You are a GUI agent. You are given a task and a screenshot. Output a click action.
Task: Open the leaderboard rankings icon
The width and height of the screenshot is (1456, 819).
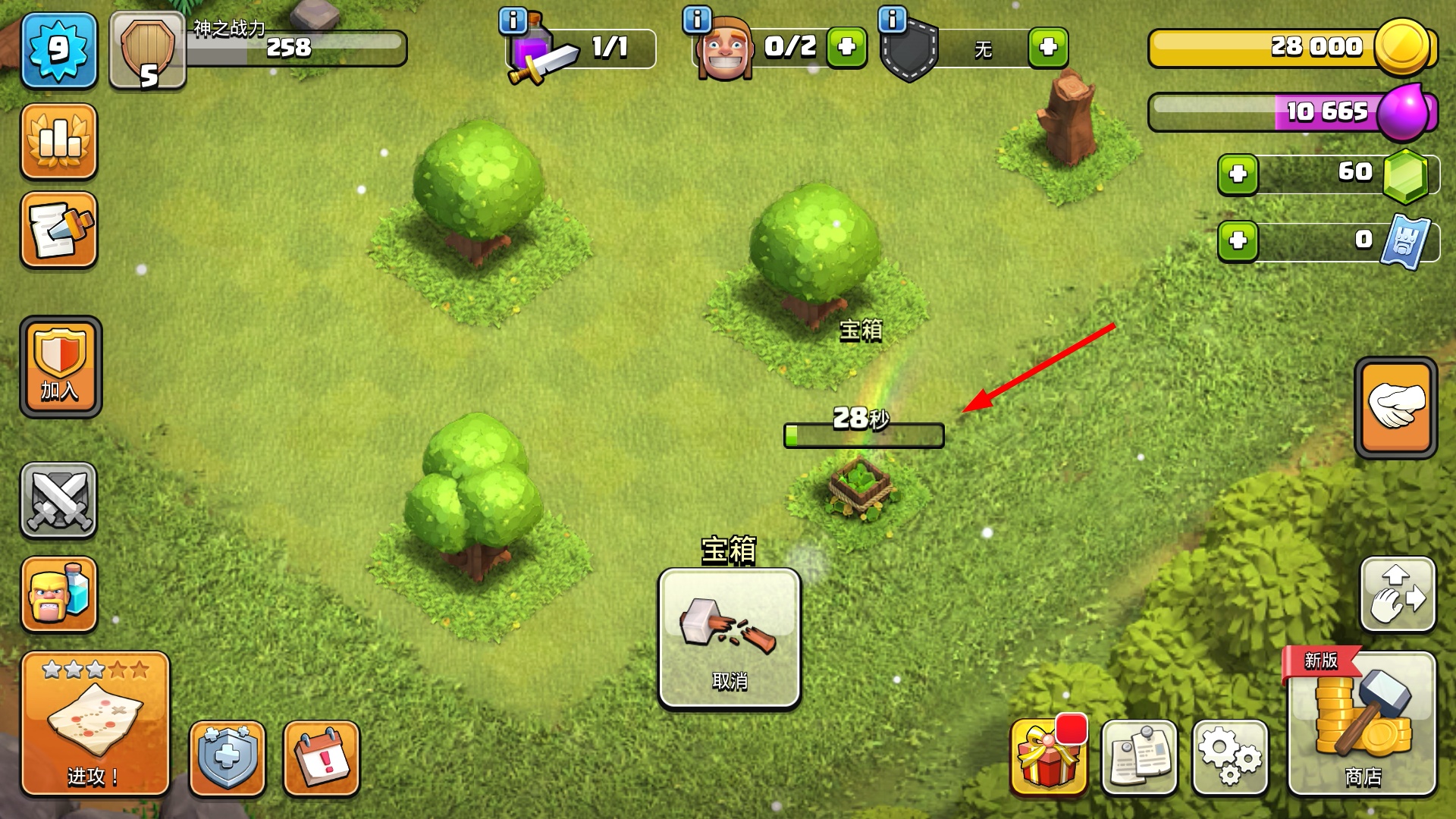tap(58, 142)
